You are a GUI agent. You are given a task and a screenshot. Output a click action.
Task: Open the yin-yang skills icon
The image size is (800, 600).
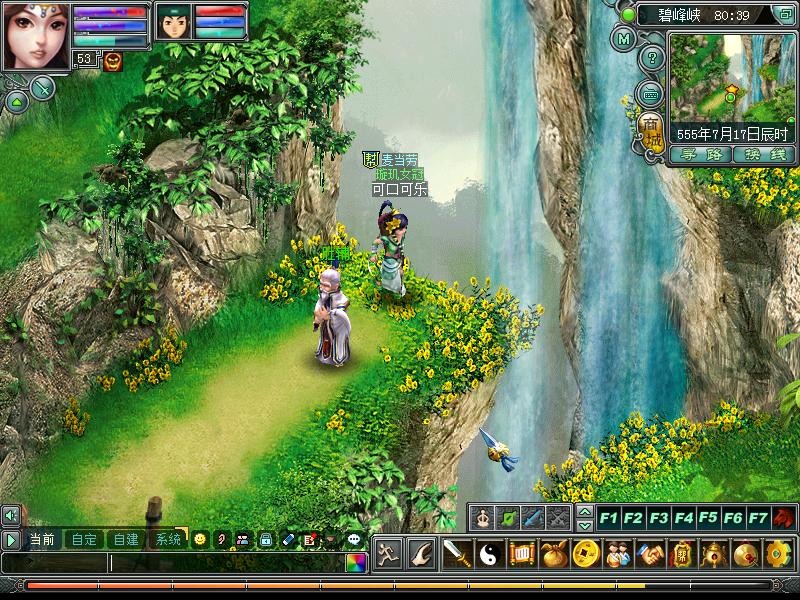pyautogui.click(x=489, y=552)
